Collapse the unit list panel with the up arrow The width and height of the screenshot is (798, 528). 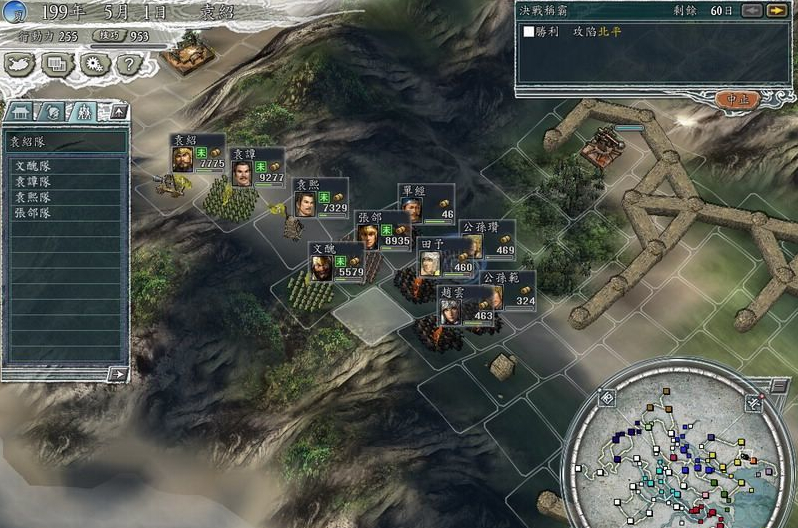point(117,111)
